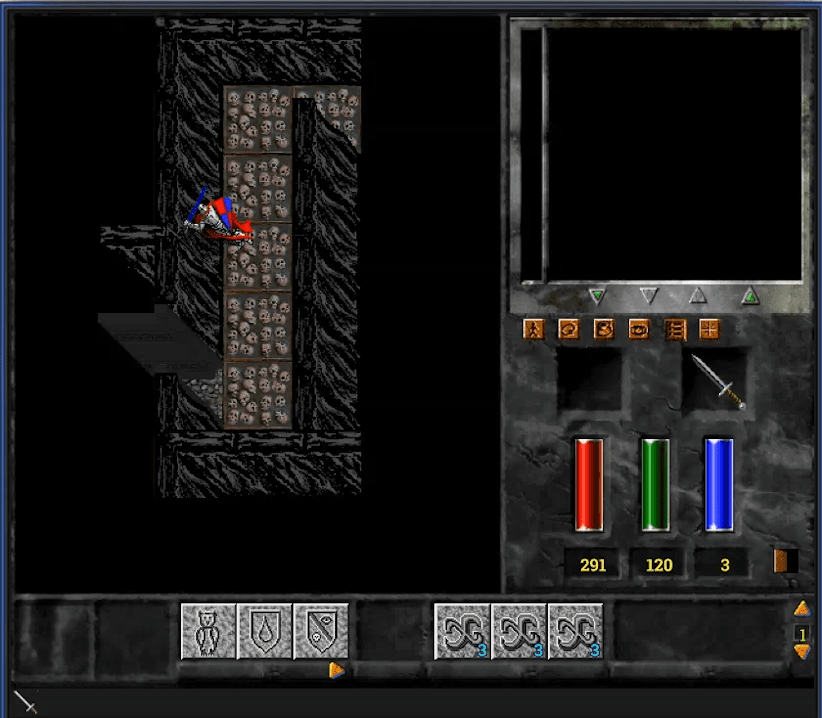Decrease page with orange down arrow
This screenshot has width=822, height=718.
pos(801,652)
